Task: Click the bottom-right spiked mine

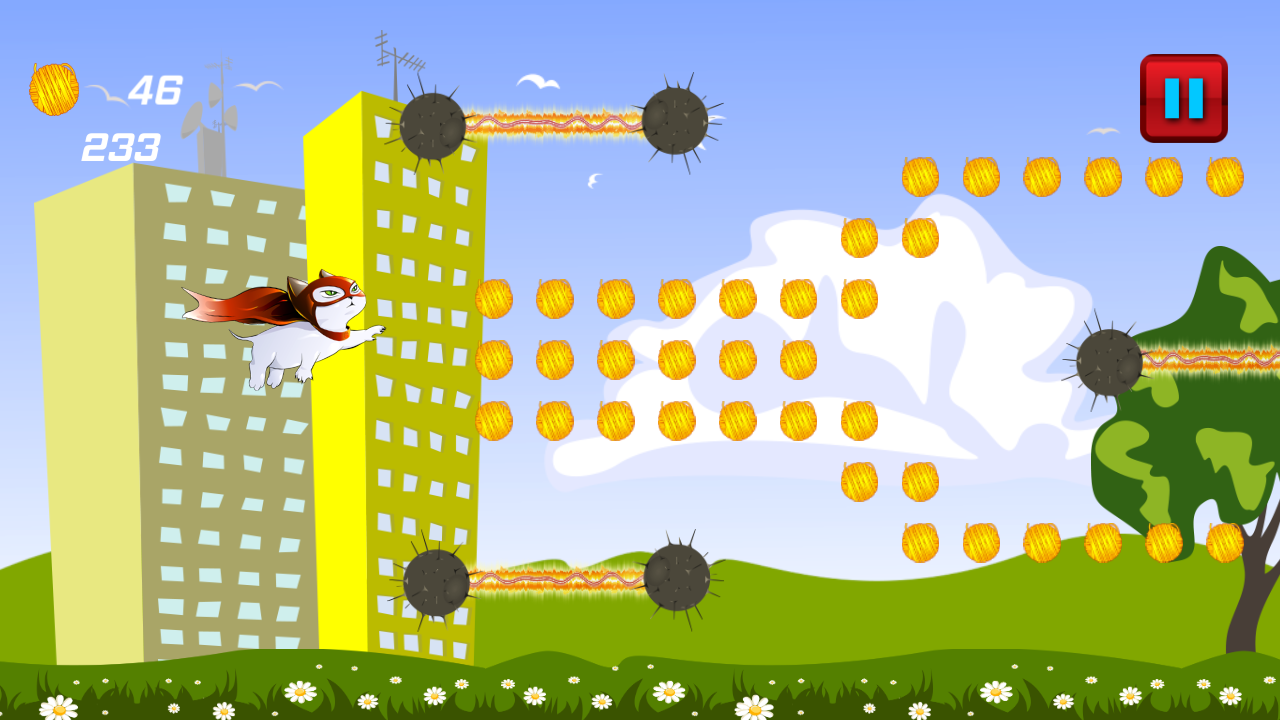Action: (x=680, y=578)
